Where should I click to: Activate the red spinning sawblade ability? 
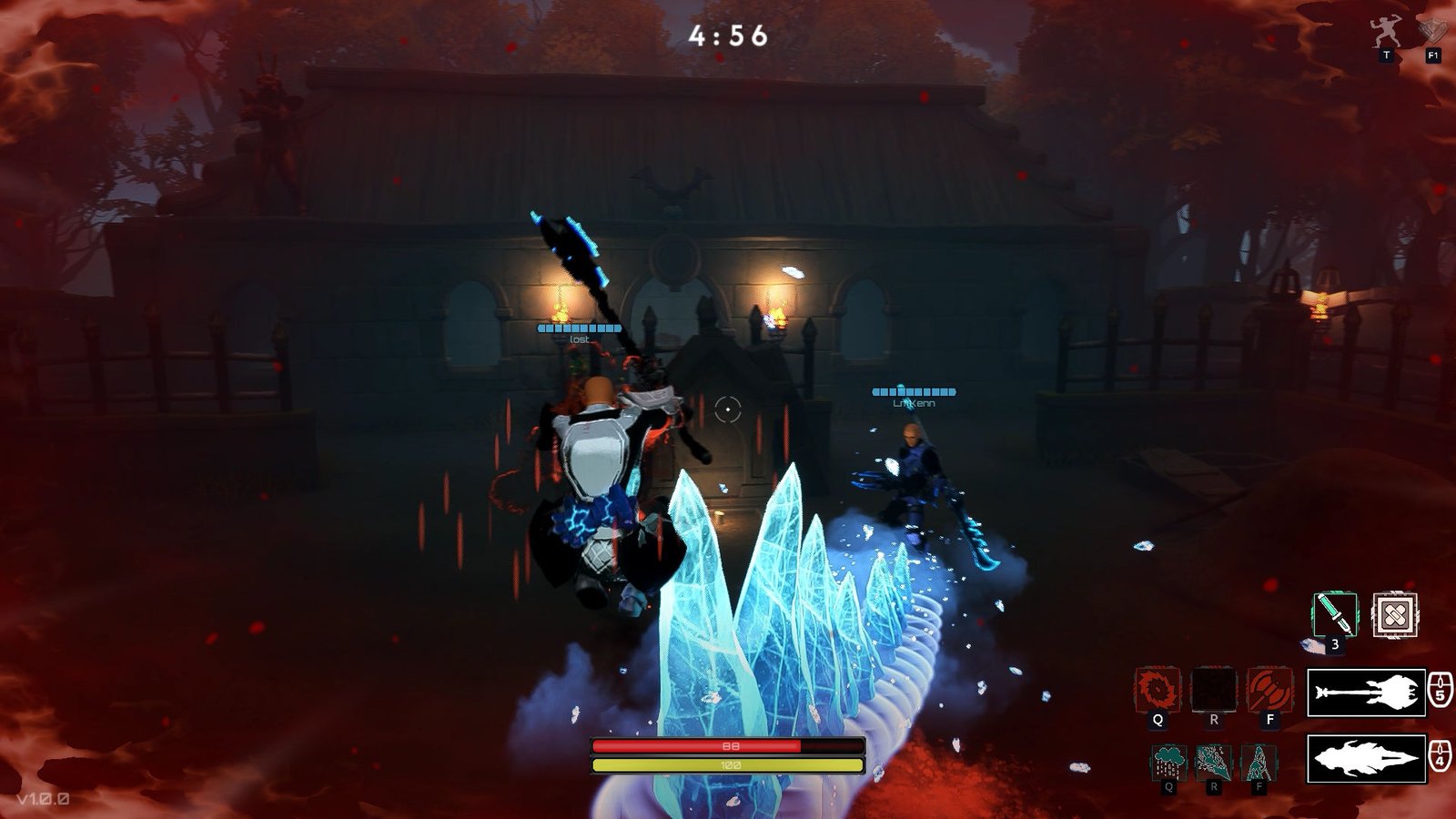click(1158, 690)
